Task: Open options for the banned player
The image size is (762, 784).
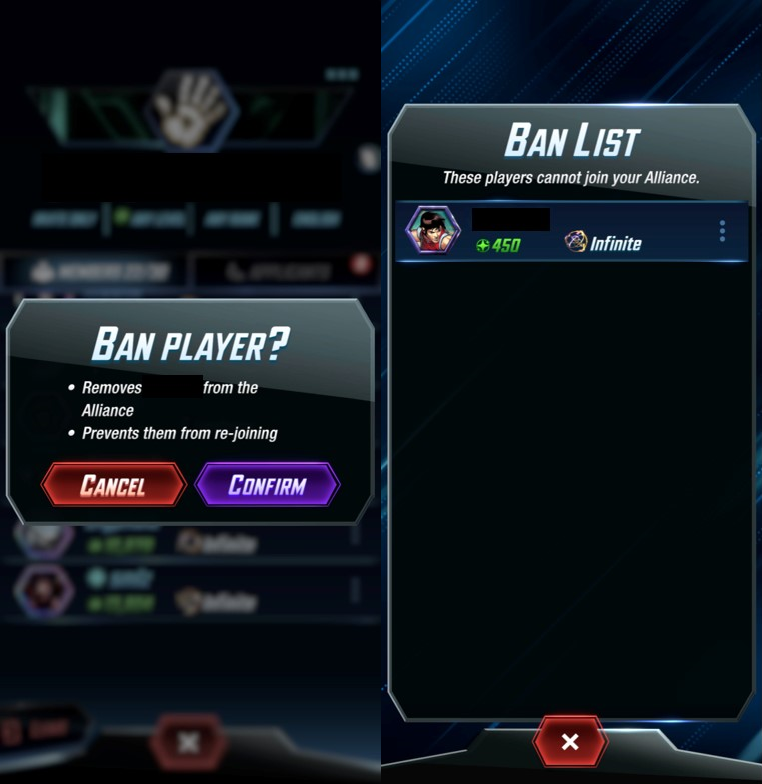Action: point(722,232)
